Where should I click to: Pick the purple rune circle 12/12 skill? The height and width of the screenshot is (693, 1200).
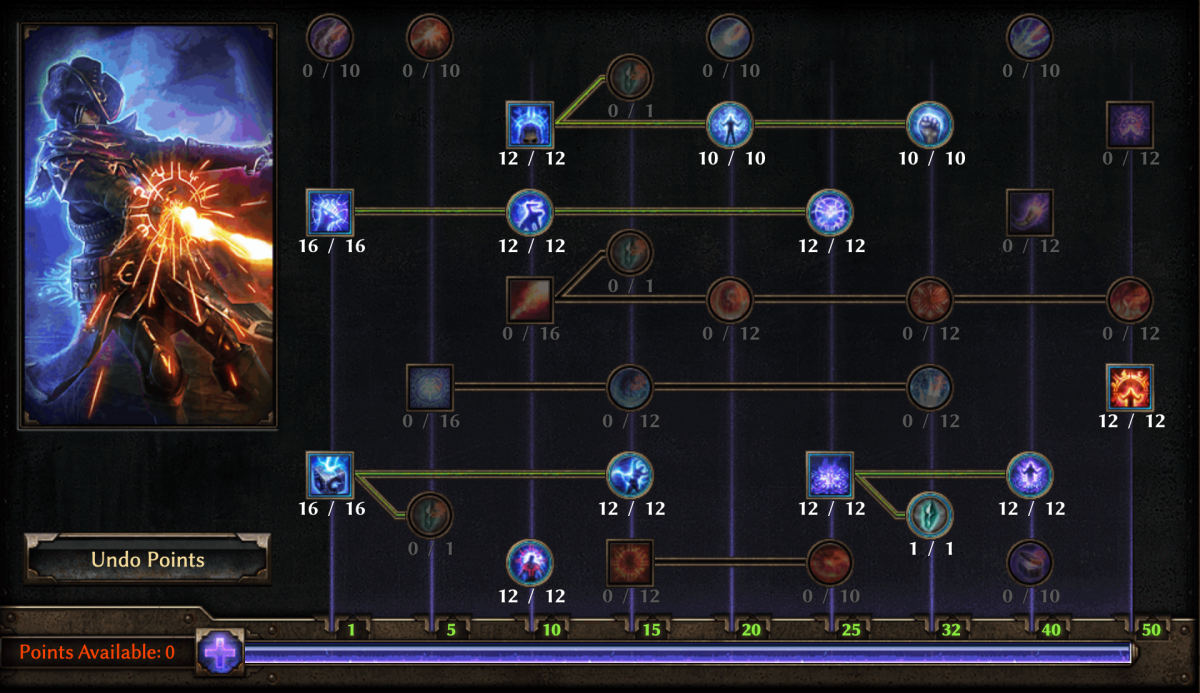[x=830, y=212]
